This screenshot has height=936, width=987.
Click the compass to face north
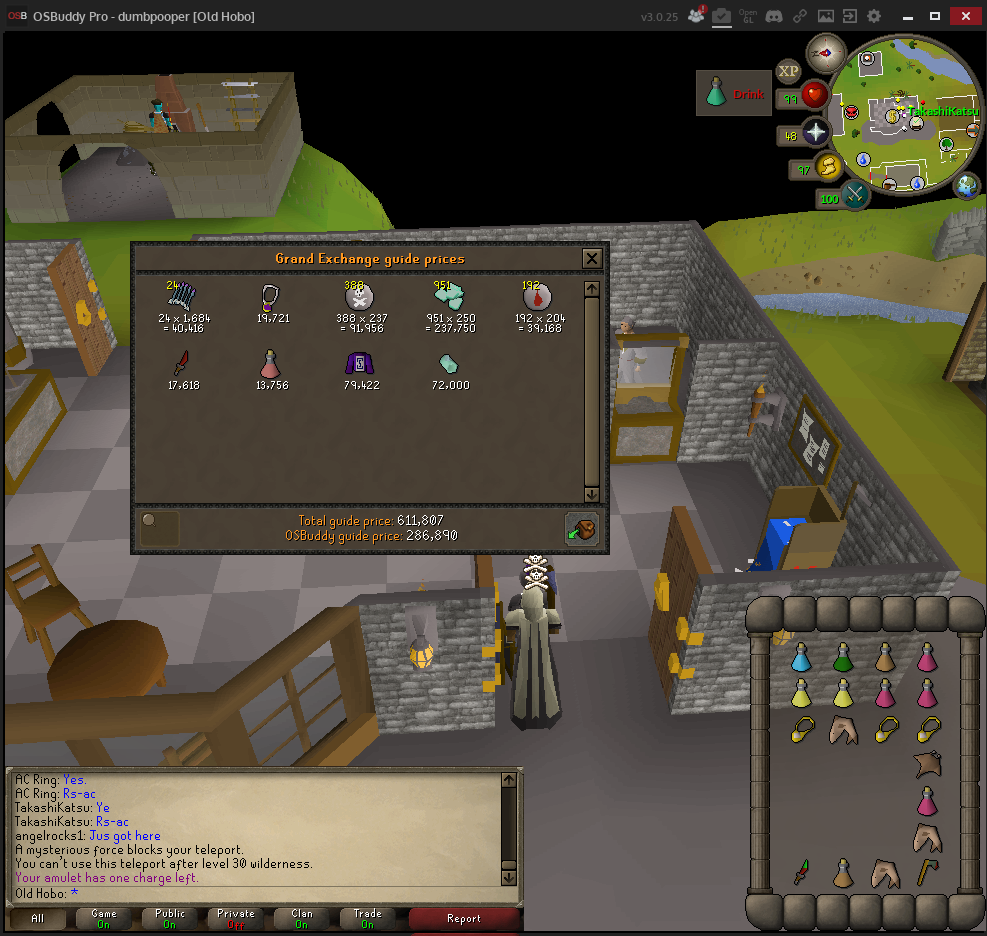(827, 54)
